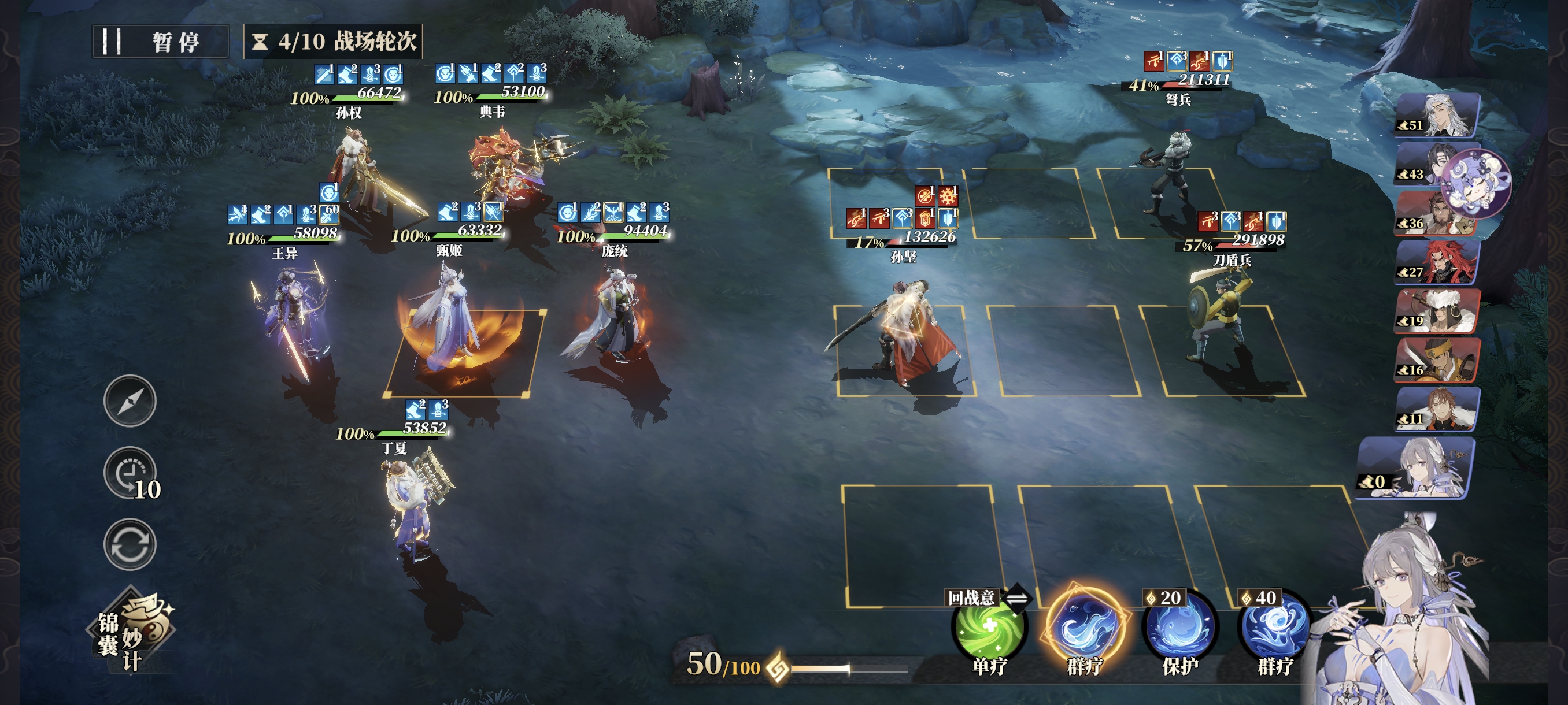Toggle the 回战意 swap button
The image size is (1568, 705).
[x=1017, y=598]
